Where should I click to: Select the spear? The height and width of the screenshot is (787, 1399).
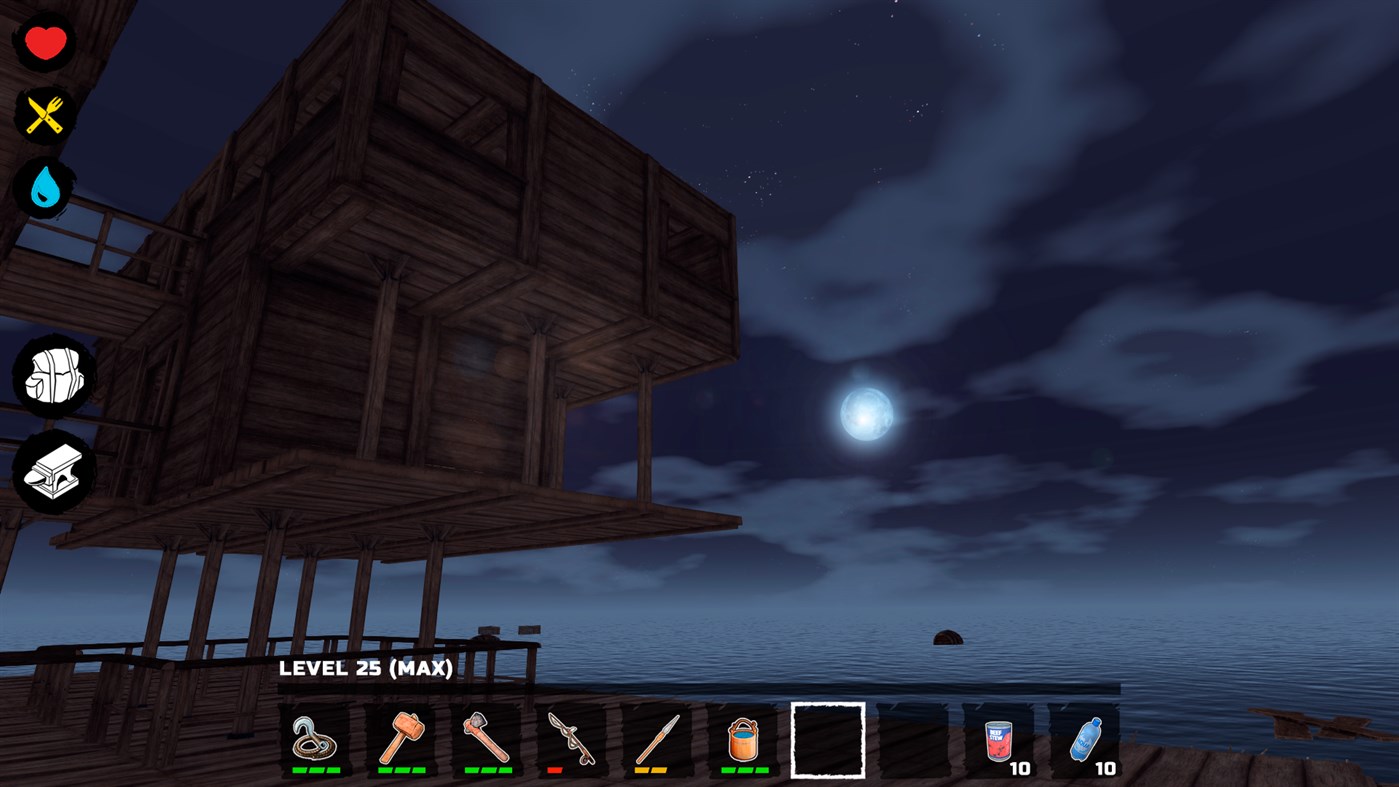[x=658, y=740]
